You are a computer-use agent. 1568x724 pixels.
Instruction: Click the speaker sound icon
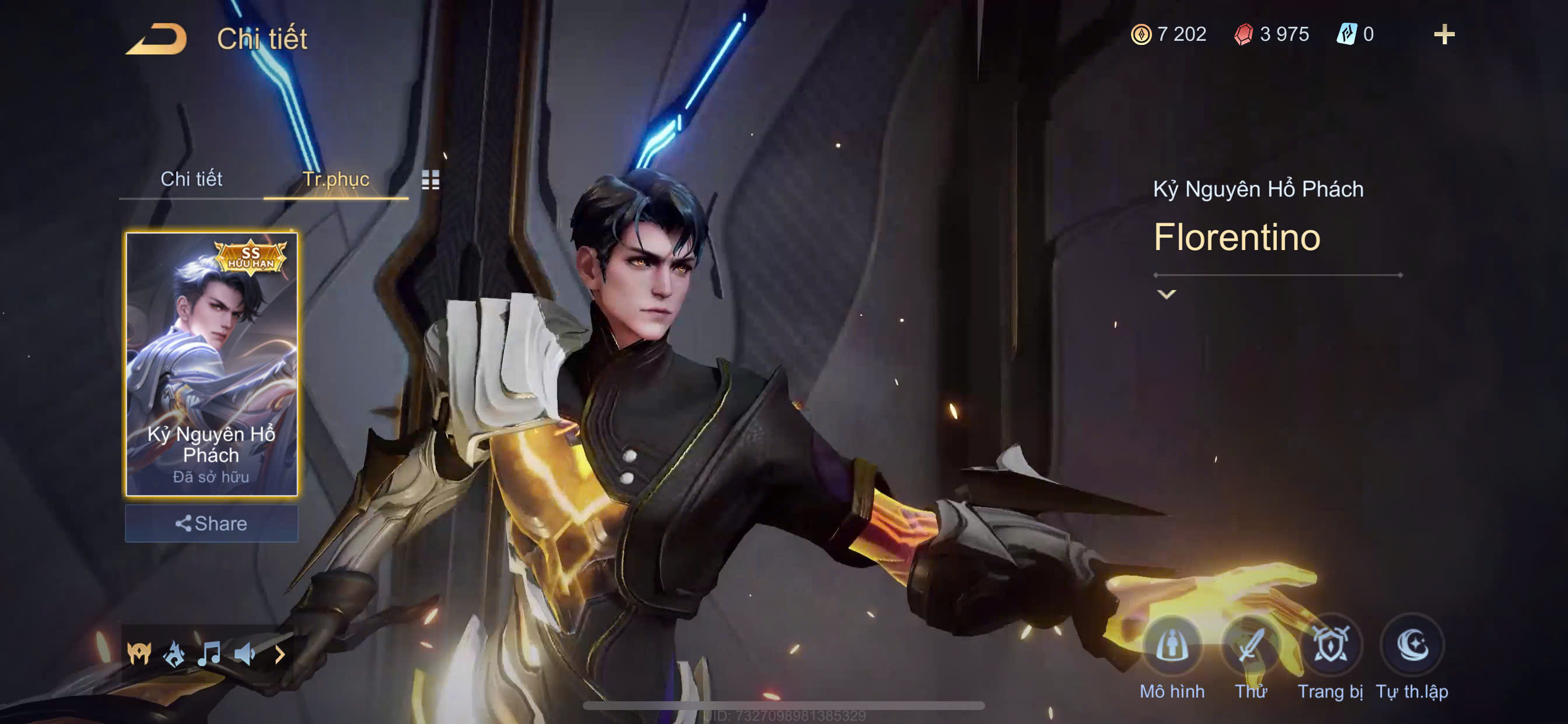point(244,654)
